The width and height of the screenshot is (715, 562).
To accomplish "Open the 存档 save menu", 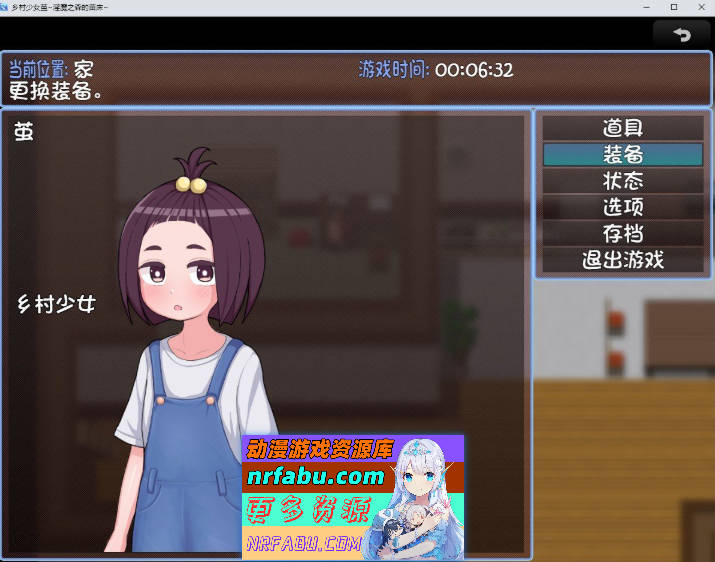I will tap(623, 234).
